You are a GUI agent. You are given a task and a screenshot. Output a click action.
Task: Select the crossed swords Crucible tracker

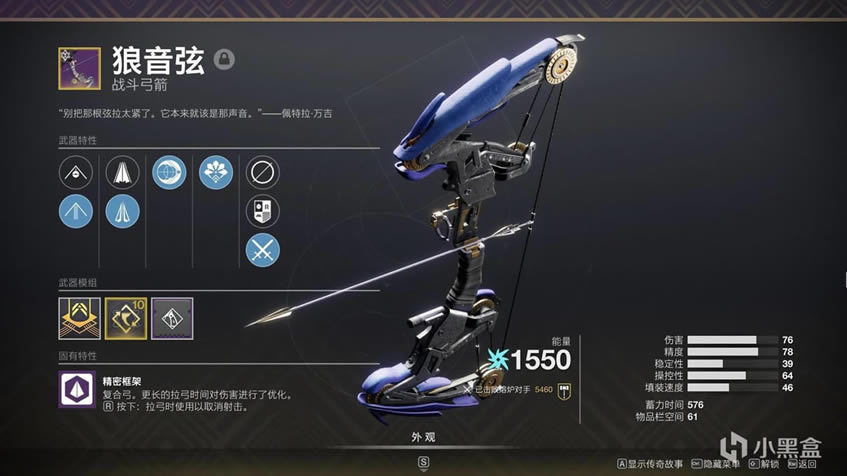click(262, 249)
